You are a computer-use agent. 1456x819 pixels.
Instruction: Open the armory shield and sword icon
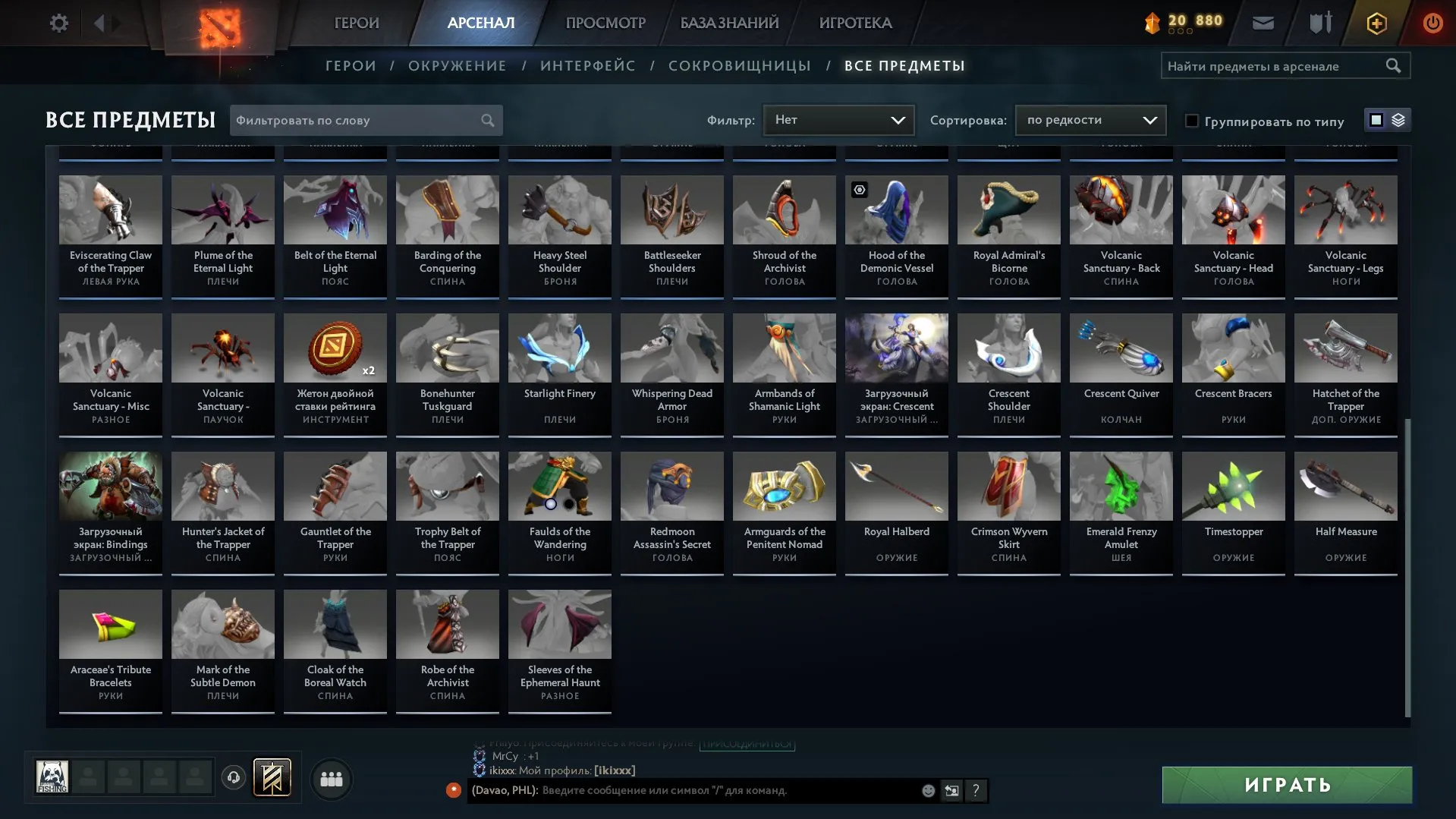coord(1319,23)
